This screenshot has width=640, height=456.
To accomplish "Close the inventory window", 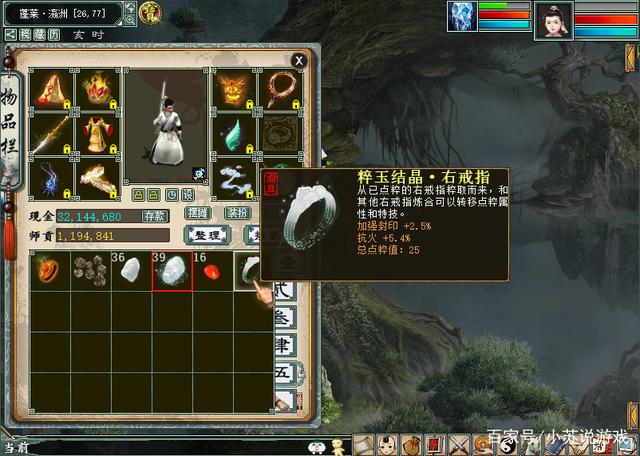I will coord(298,60).
